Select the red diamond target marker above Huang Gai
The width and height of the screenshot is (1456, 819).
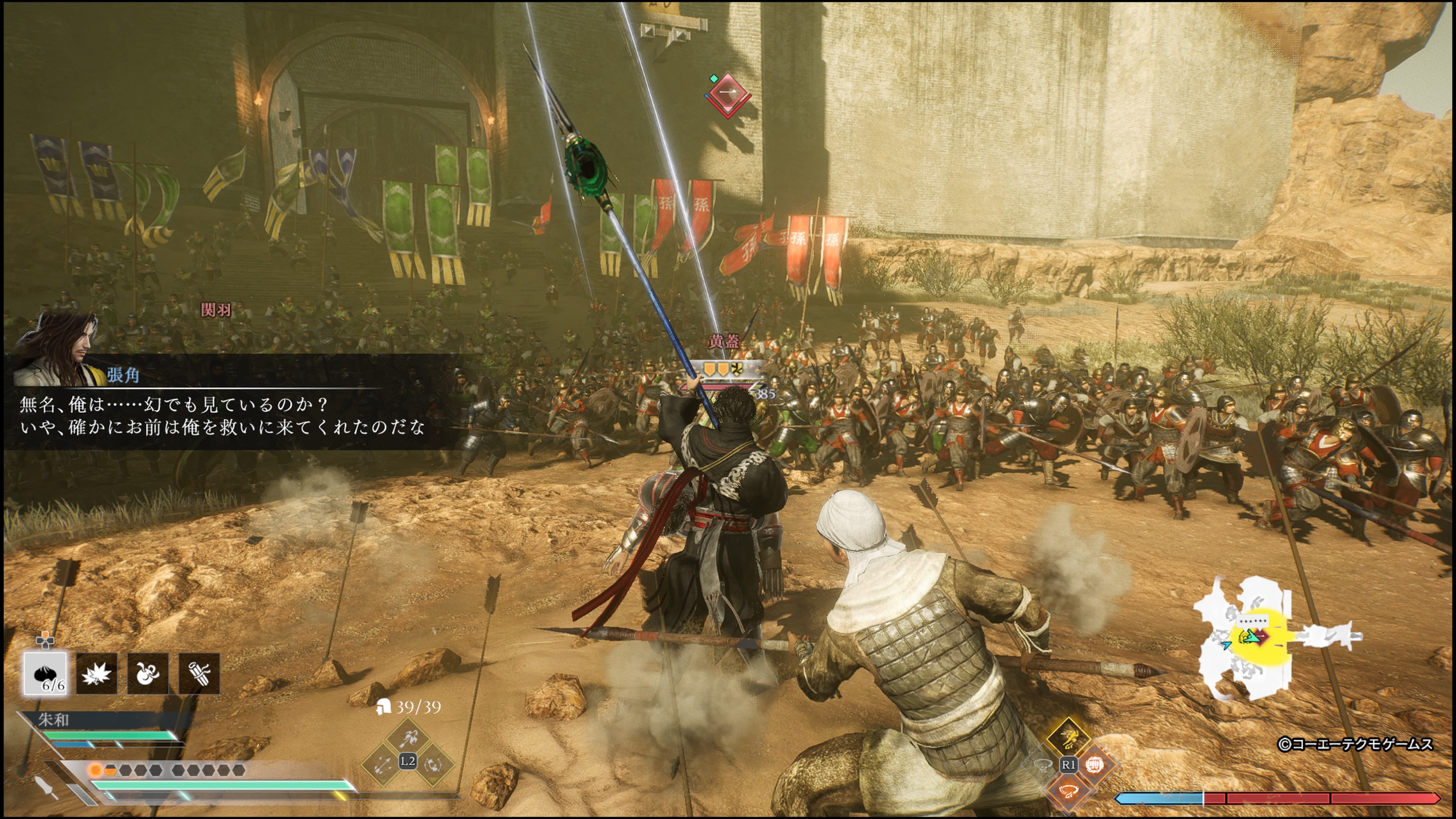tap(728, 93)
